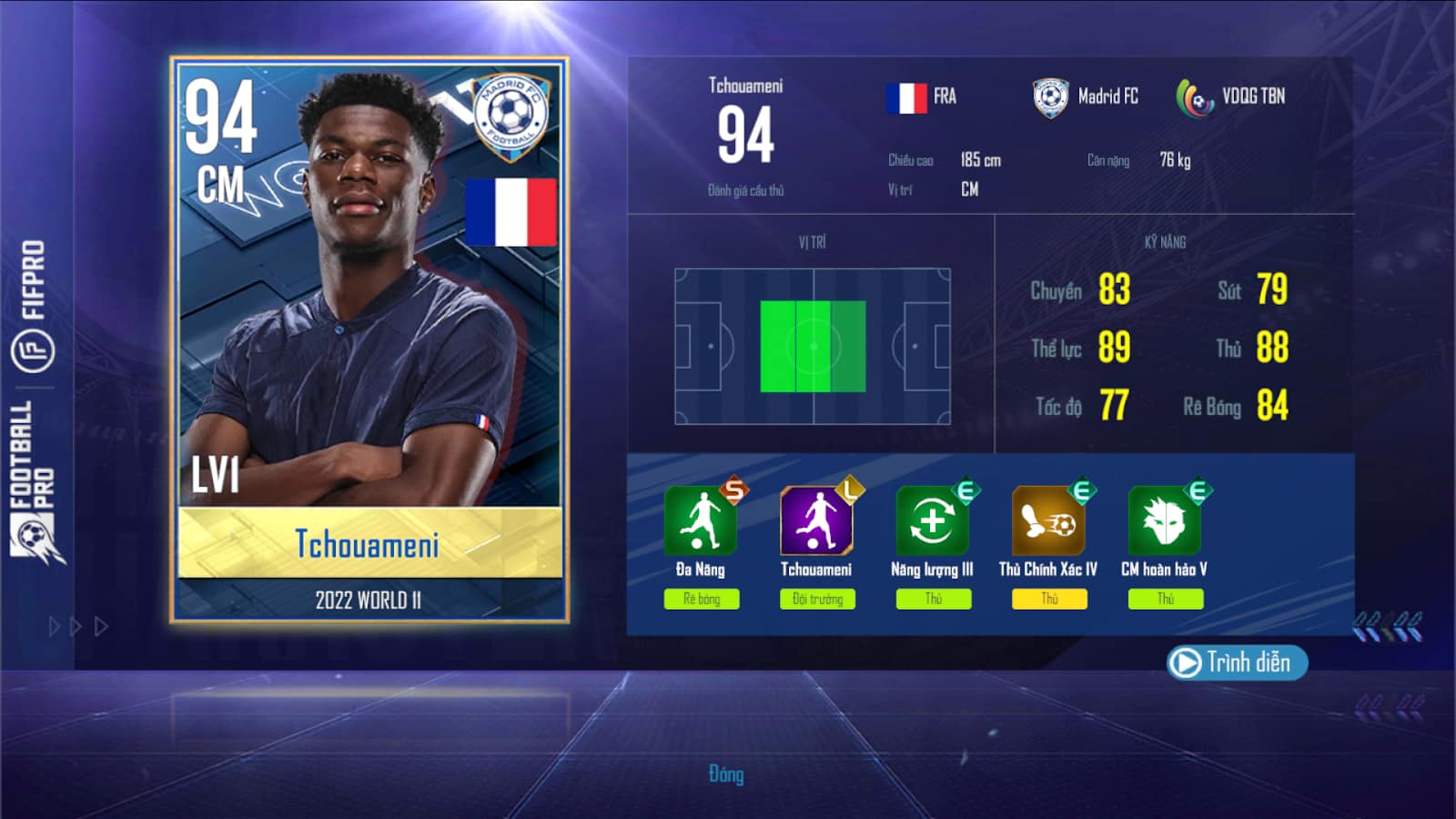Tap the CM hoàn hảo V skill
This screenshot has width=1456, height=819.
(1164, 521)
